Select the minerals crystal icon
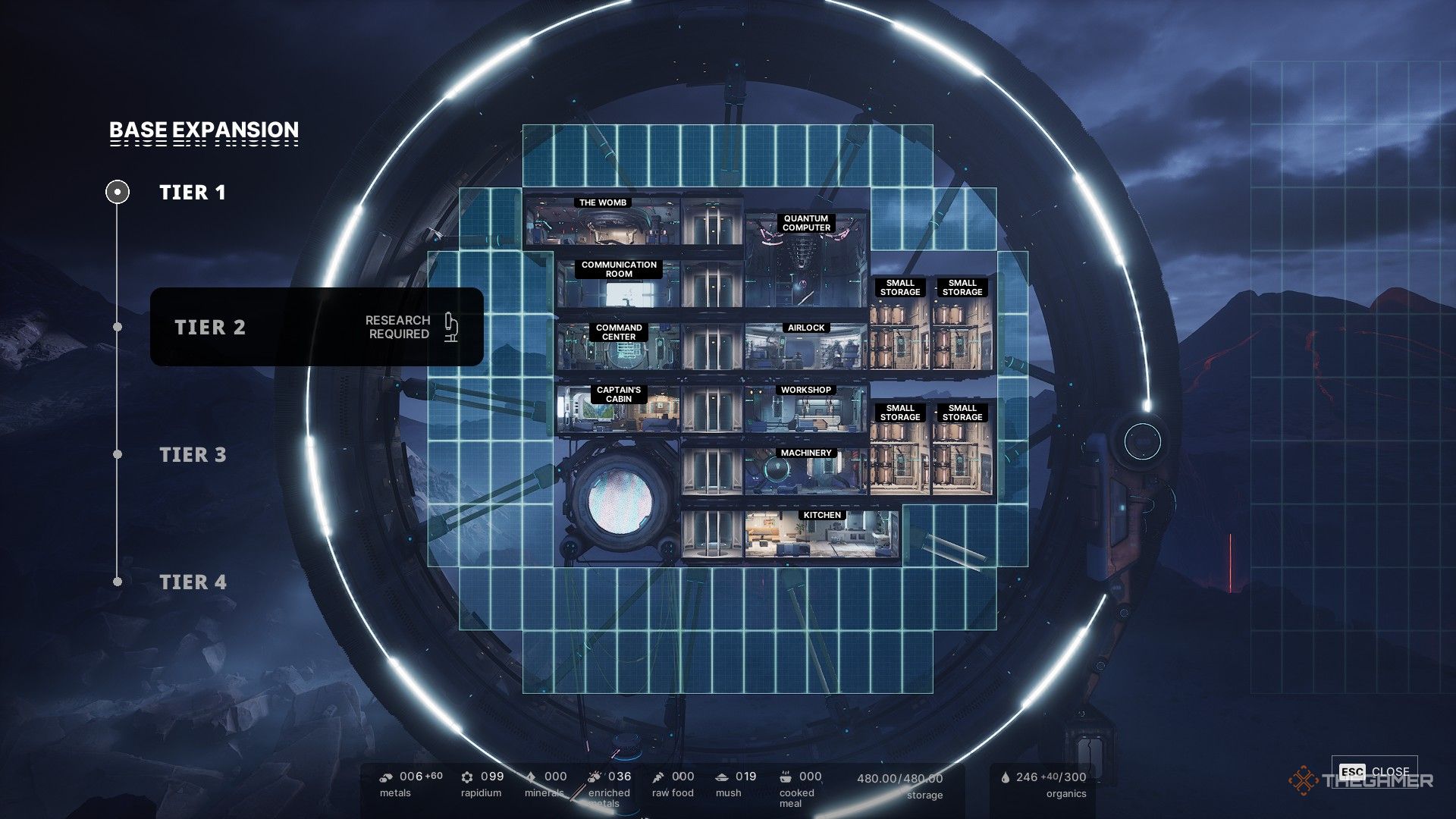This screenshot has height=819, width=1456. (531, 777)
